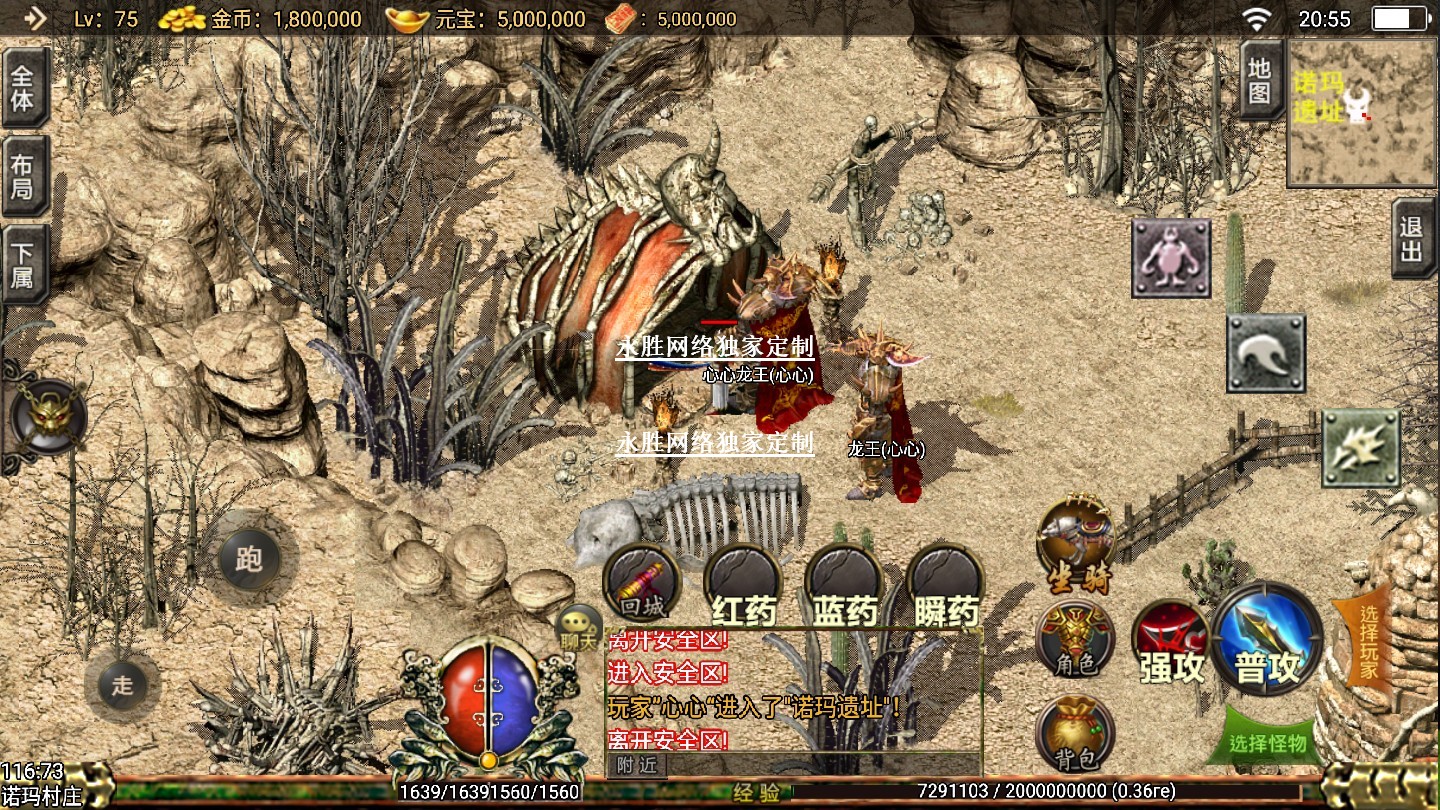
Task: Activate the pink creature skill icon
Action: coord(1171,258)
